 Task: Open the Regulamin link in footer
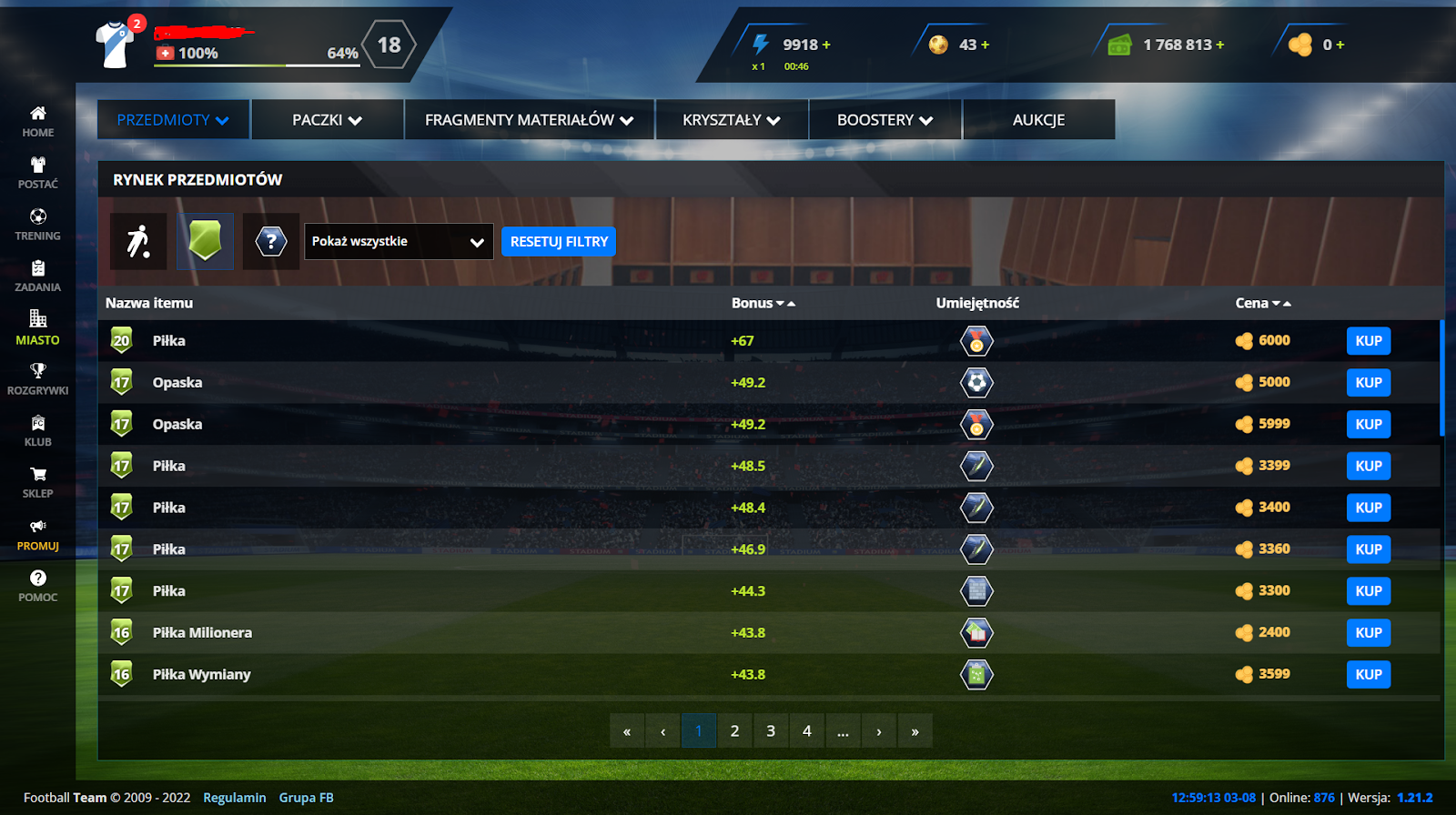[234, 798]
